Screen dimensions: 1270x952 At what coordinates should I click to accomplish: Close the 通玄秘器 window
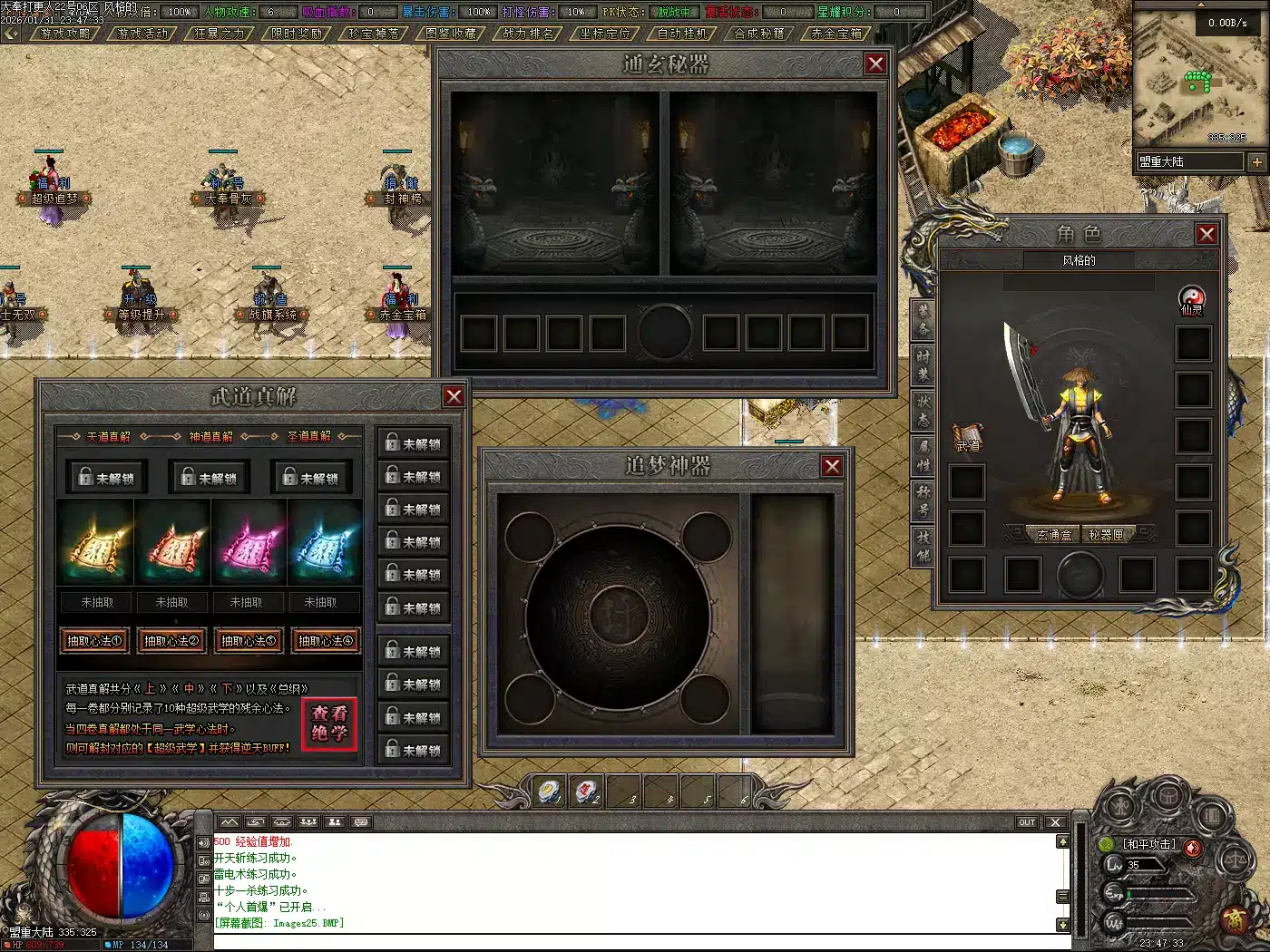[x=875, y=63]
